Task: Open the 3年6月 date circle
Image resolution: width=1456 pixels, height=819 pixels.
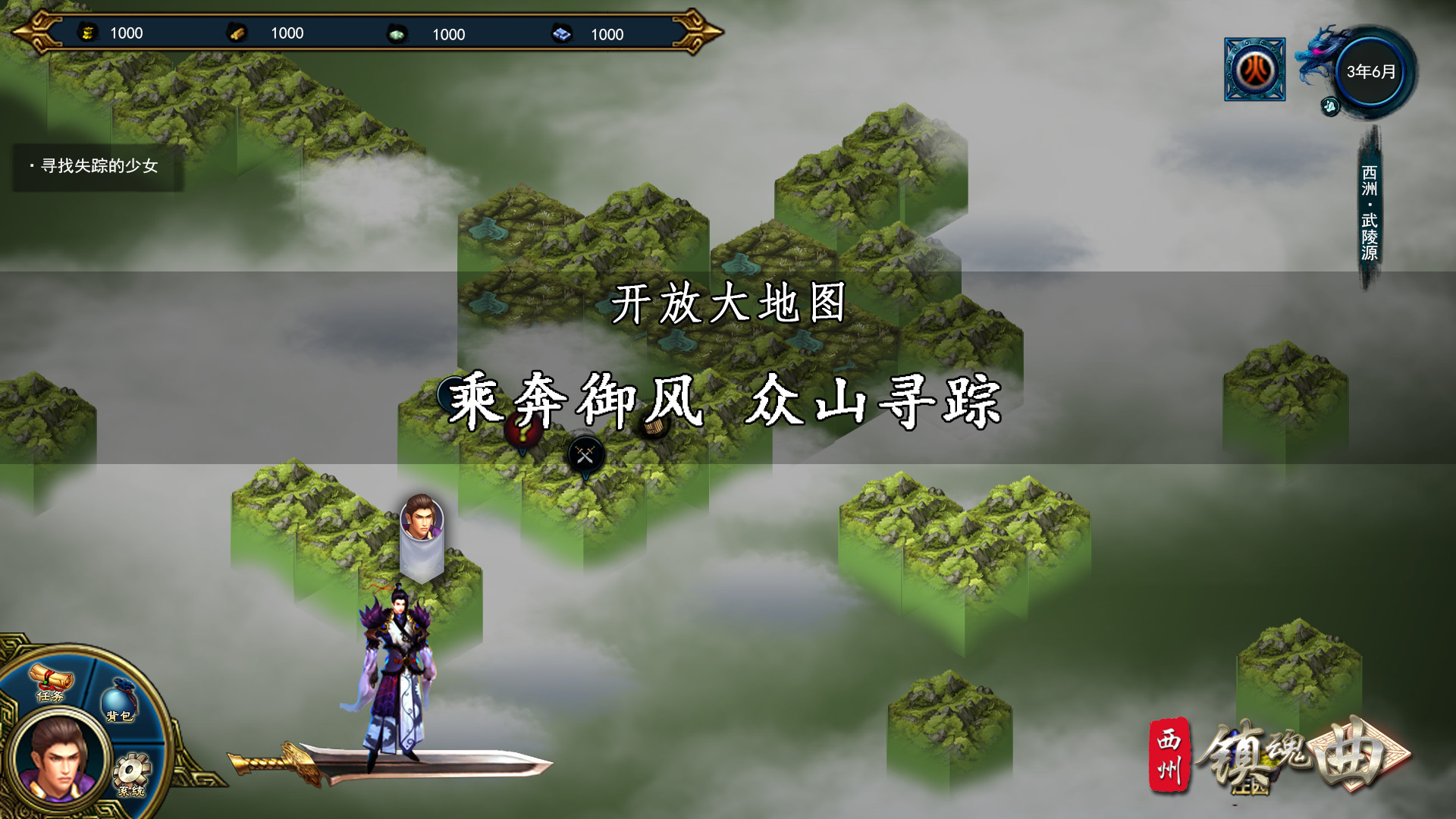Action: 1369,71
